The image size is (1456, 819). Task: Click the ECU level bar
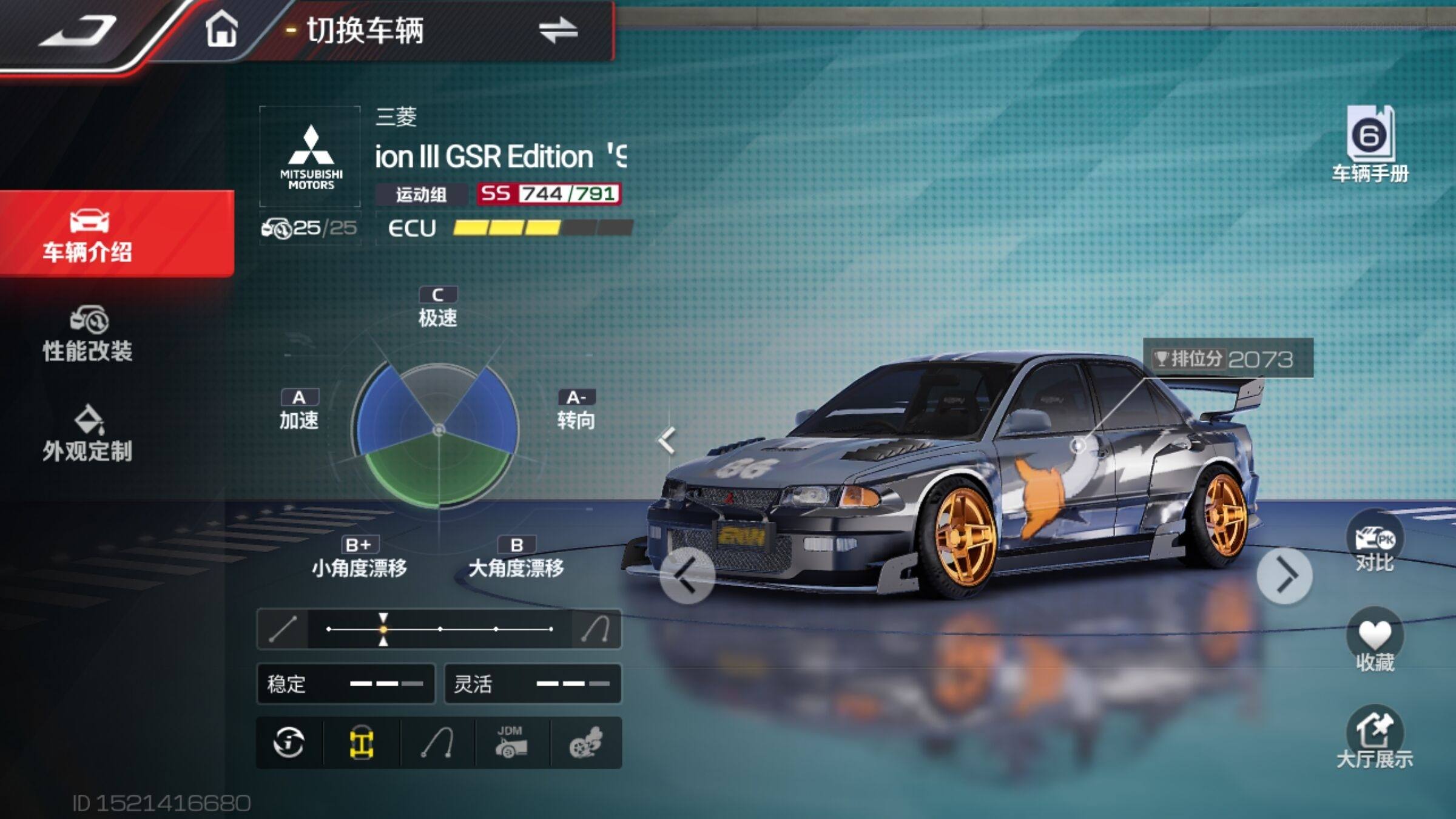pyautogui.click(x=542, y=228)
